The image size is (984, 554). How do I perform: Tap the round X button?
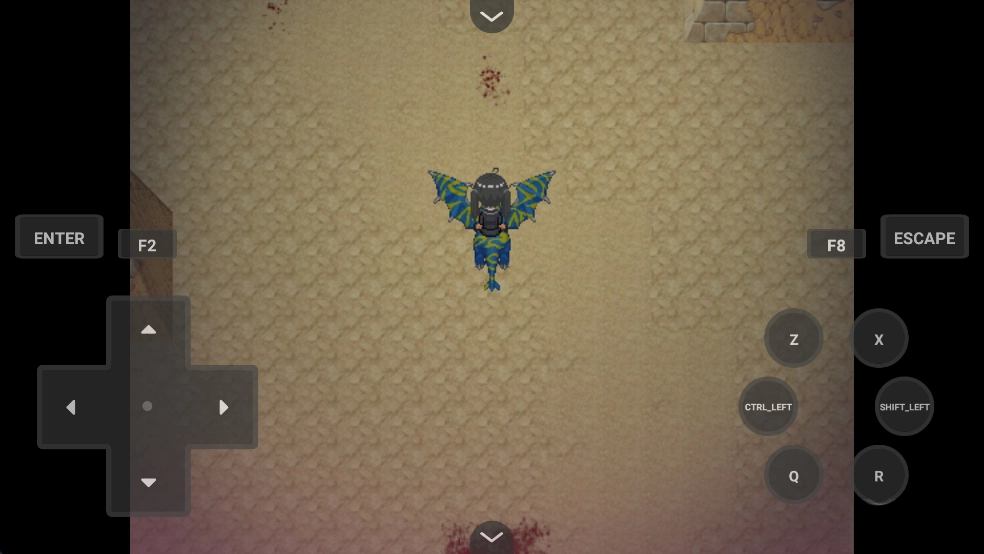point(879,339)
